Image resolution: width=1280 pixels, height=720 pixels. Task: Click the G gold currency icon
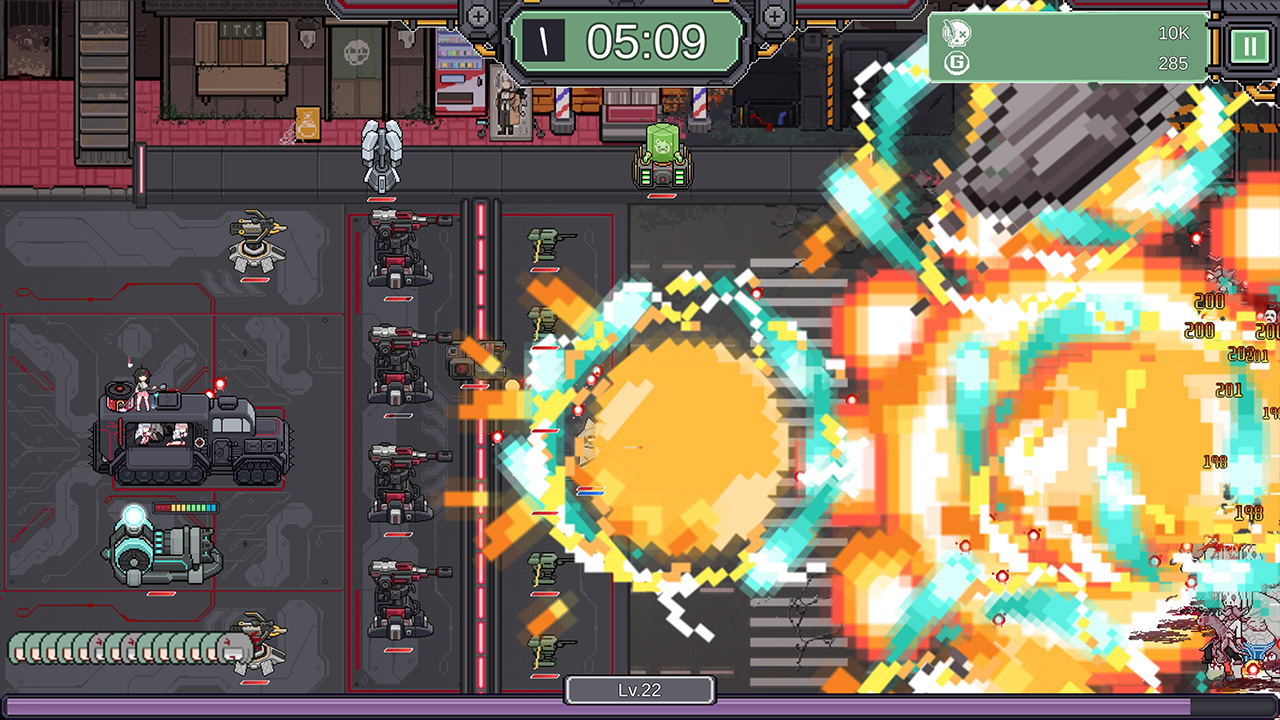[958, 63]
